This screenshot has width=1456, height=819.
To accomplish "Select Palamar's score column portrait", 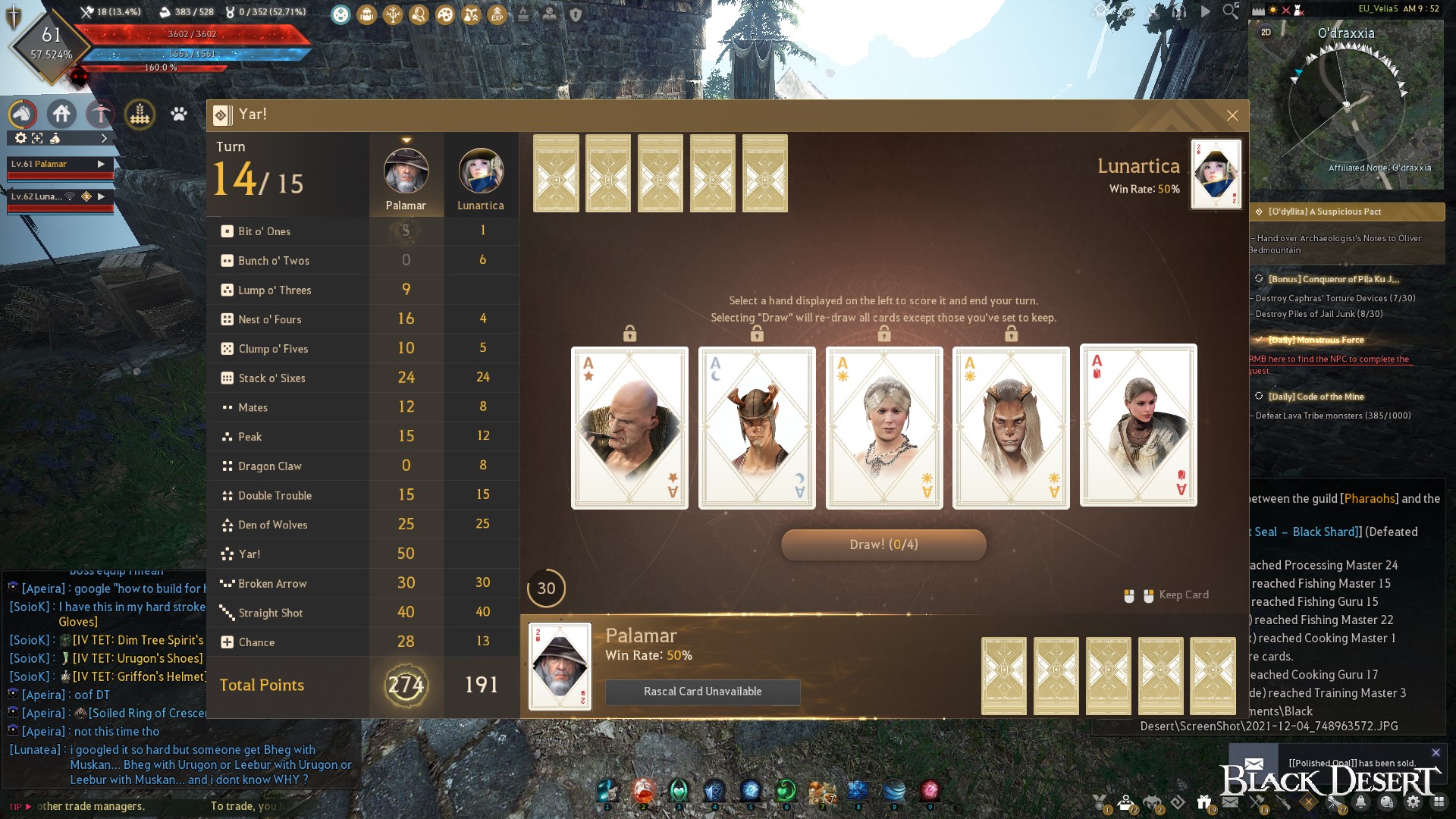I will click(x=406, y=171).
